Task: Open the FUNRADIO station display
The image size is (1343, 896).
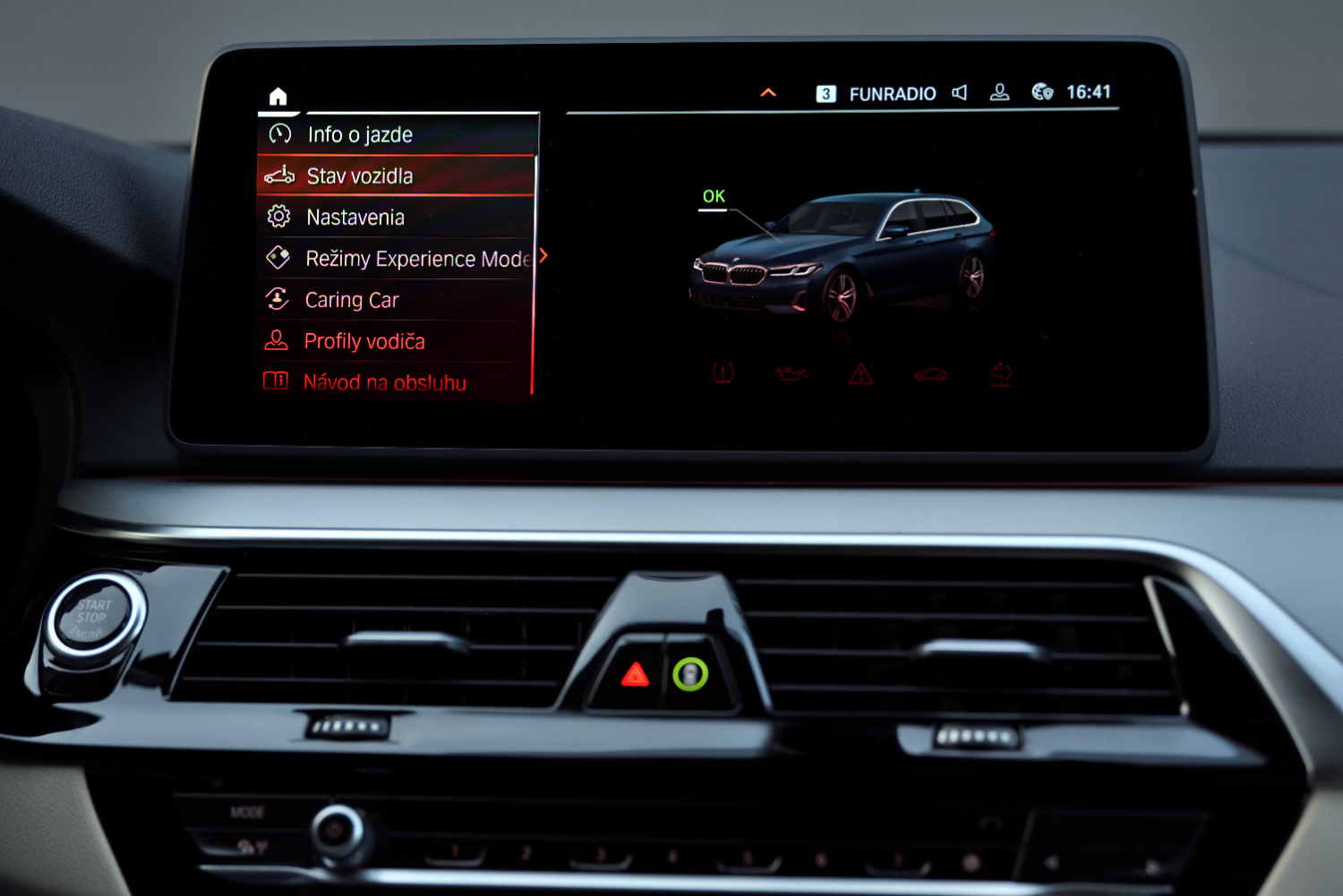Action: coord(892,94)
